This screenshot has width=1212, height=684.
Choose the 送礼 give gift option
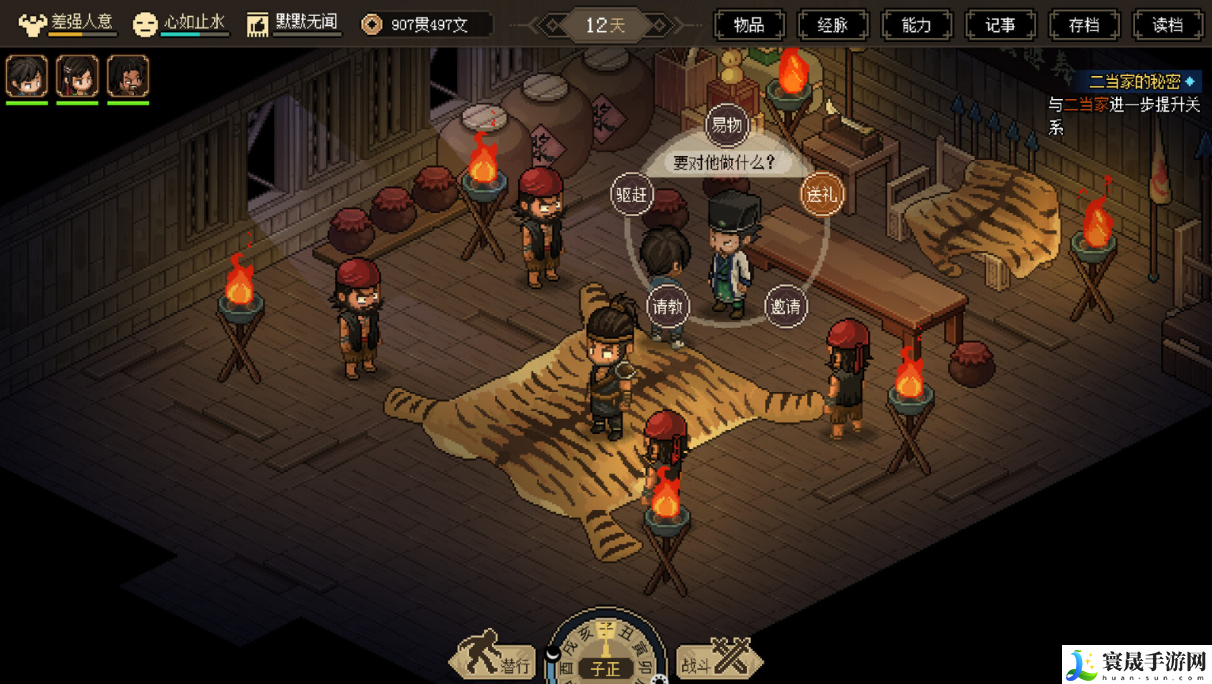coord(821,195)
